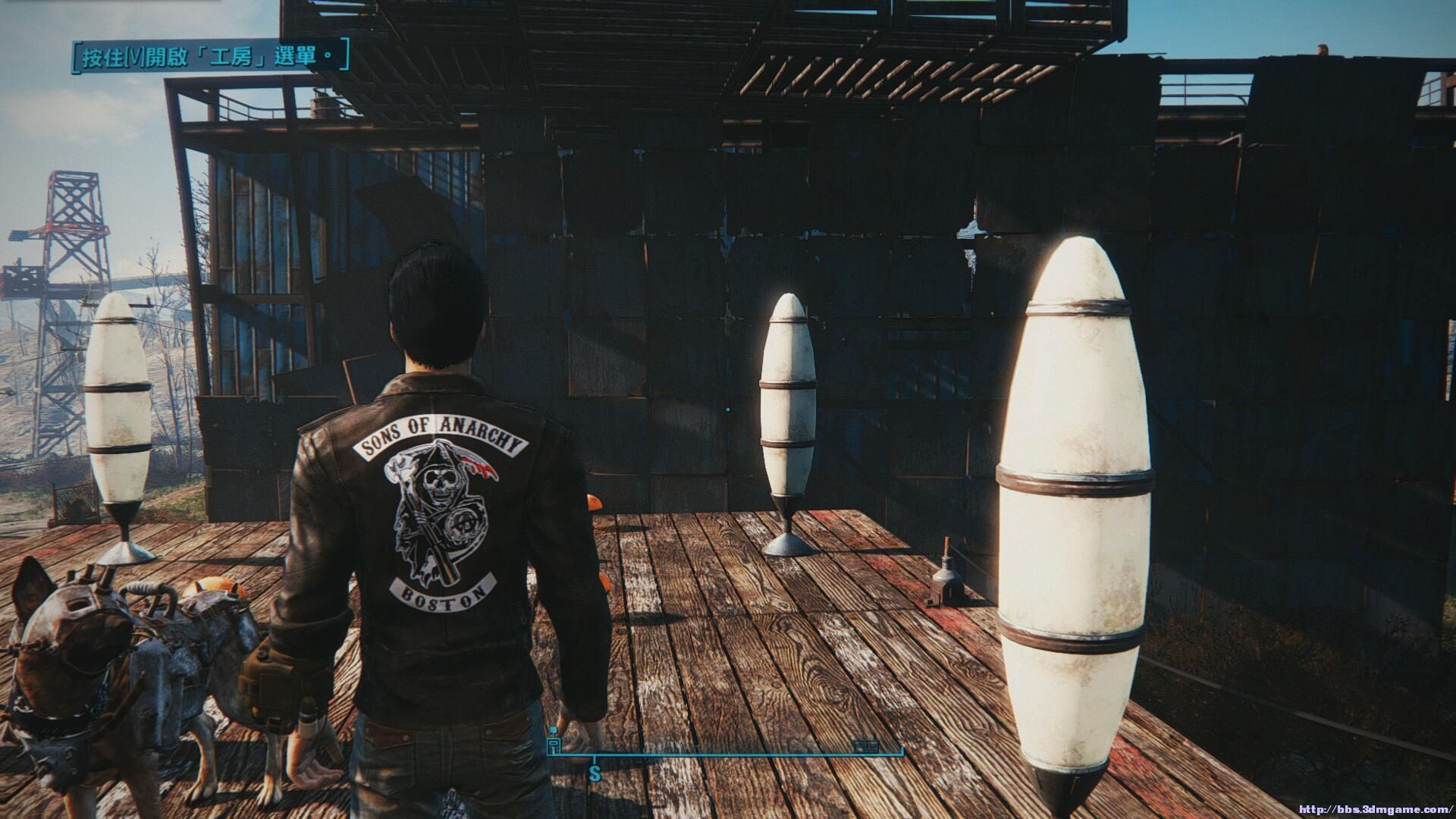Select the dim building marker on the compass

click(x=865, y=746)
